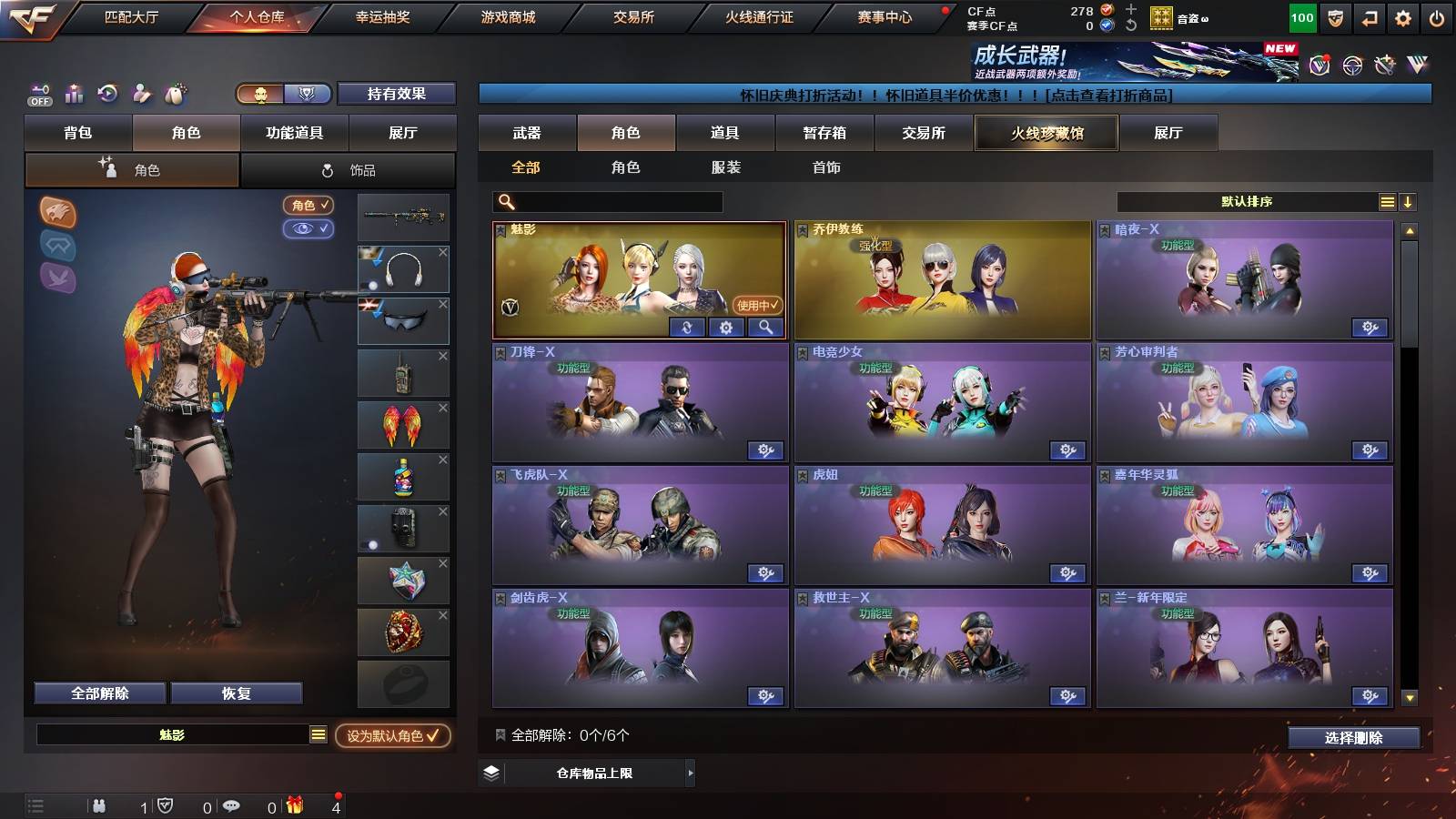Click the replay history icon in the top-left toolbar
The image size is (1456, 819).
[x=106, y=93]
